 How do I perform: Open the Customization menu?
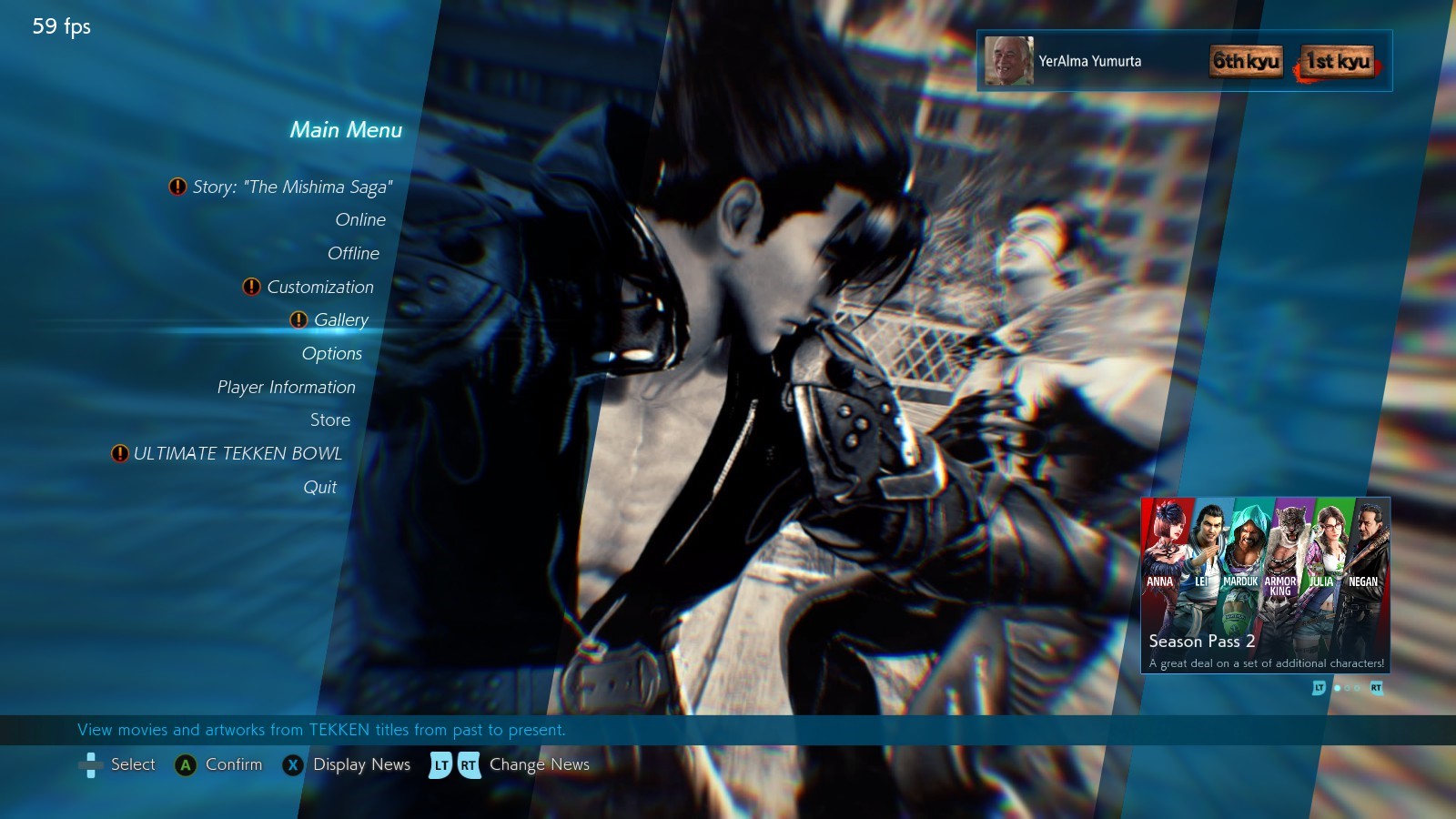pos(319,288)
